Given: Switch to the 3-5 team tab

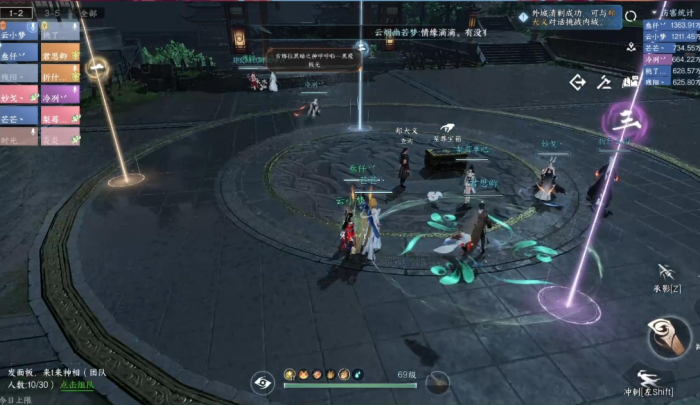Looking at the screenshot, I should [x=50, y=12].
